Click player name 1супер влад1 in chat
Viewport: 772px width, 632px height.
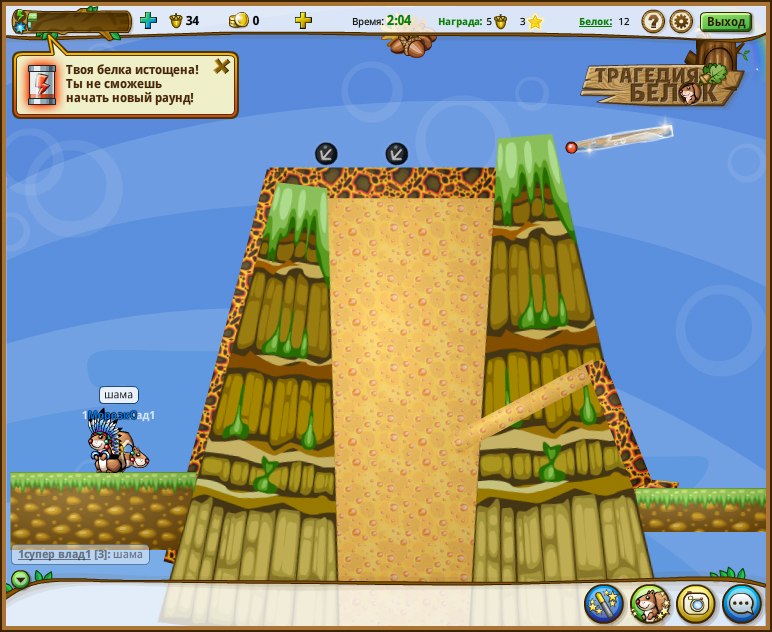(x=54, y=554)
